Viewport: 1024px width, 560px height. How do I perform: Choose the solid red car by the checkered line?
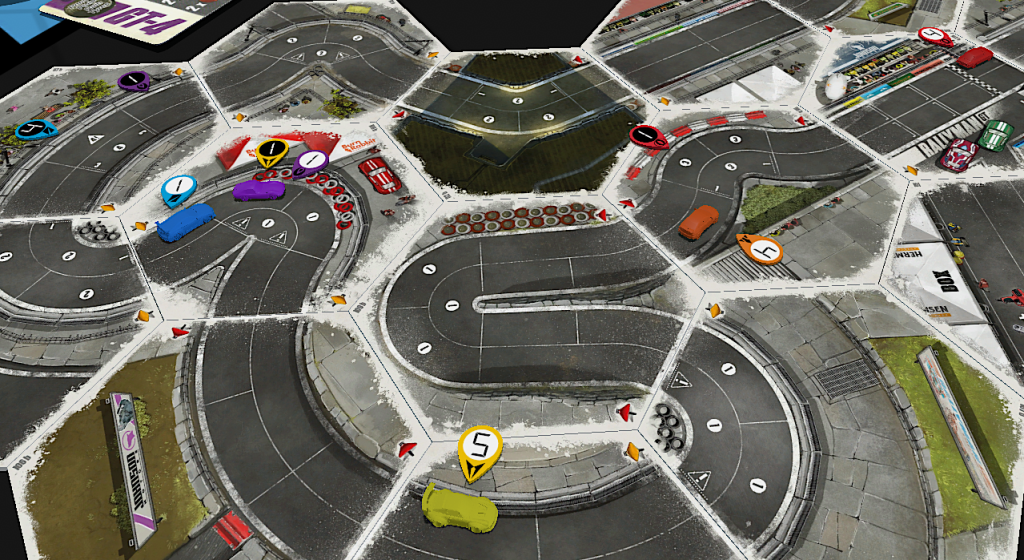[x=973, y=57]
